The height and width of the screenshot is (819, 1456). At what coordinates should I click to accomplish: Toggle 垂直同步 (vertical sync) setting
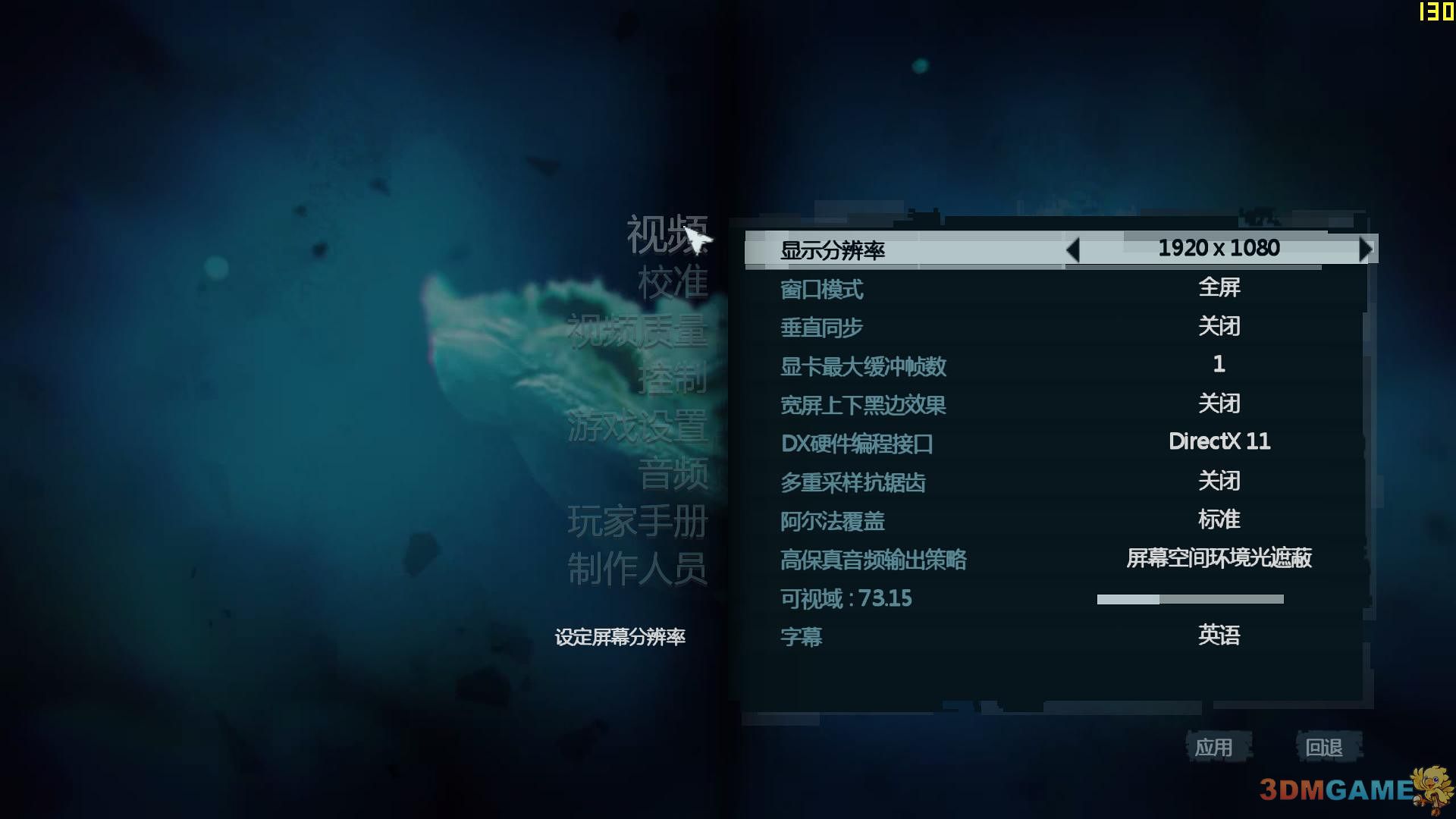tap(1220, 326)
